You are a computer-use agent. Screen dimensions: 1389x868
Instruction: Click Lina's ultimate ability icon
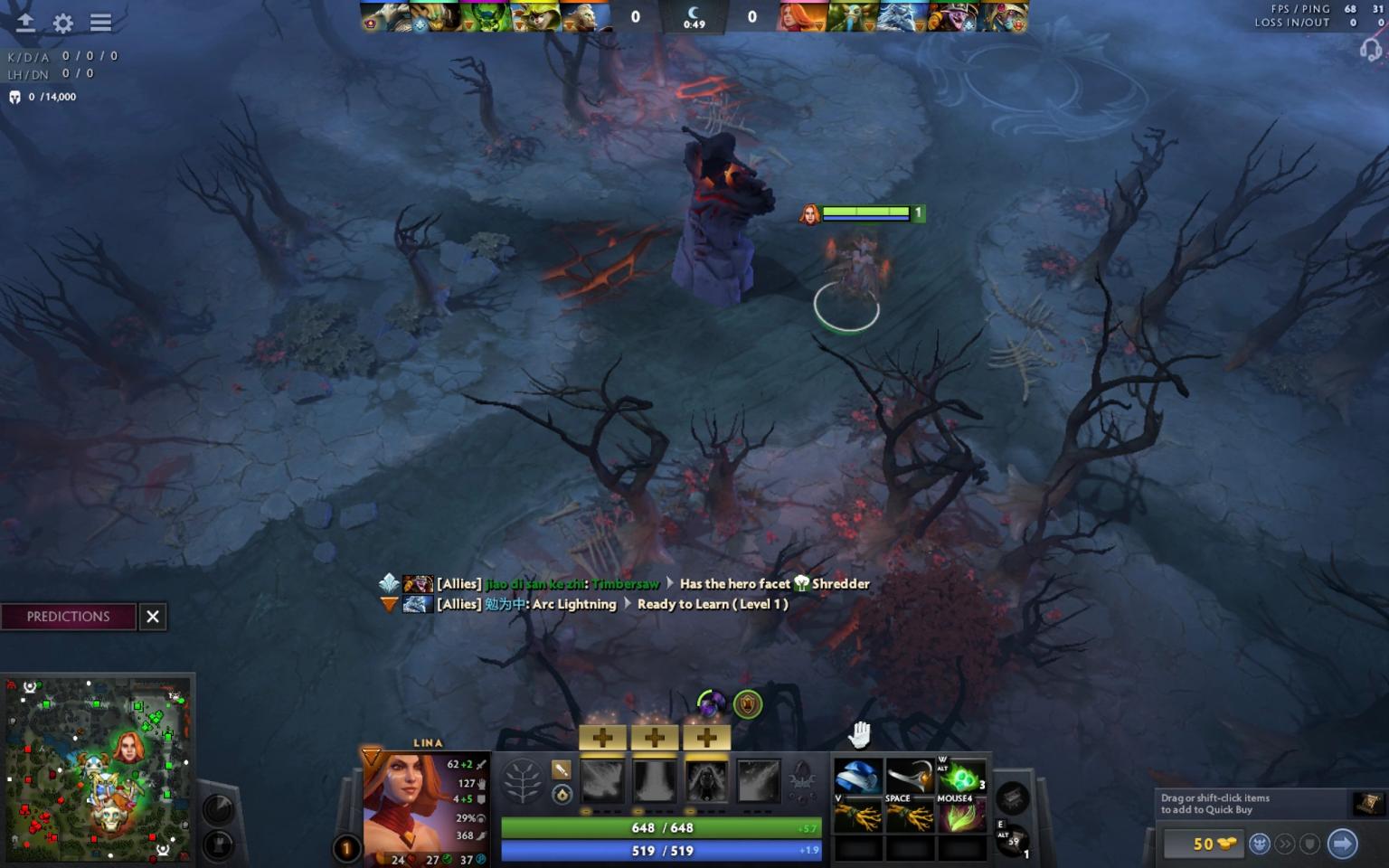coord(760,780)
